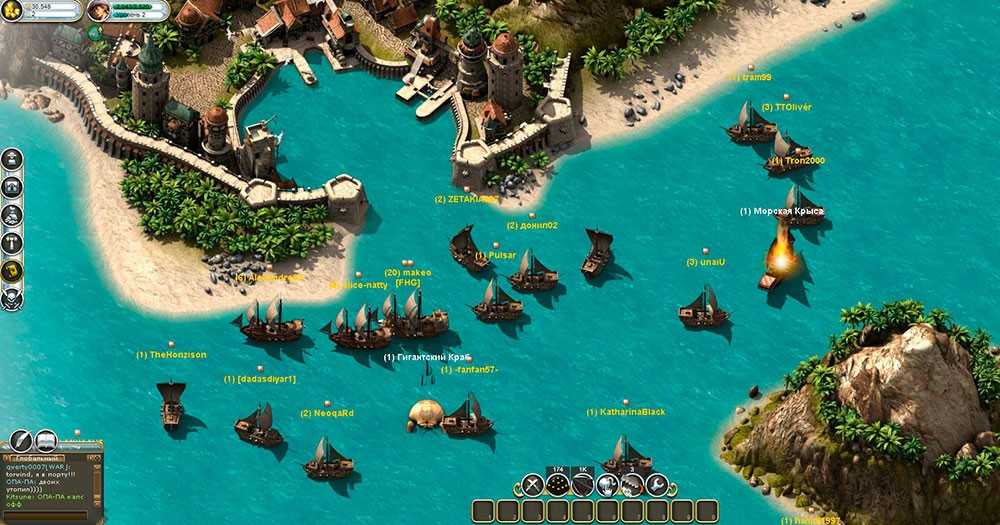
Task: Use the wrench repair action
Action: pos(656,486)
